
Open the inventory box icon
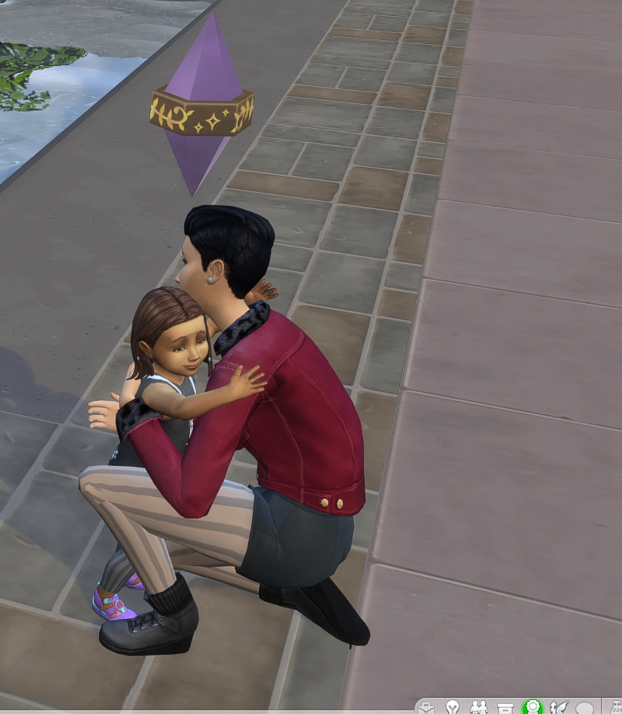(x=505, y=707)
